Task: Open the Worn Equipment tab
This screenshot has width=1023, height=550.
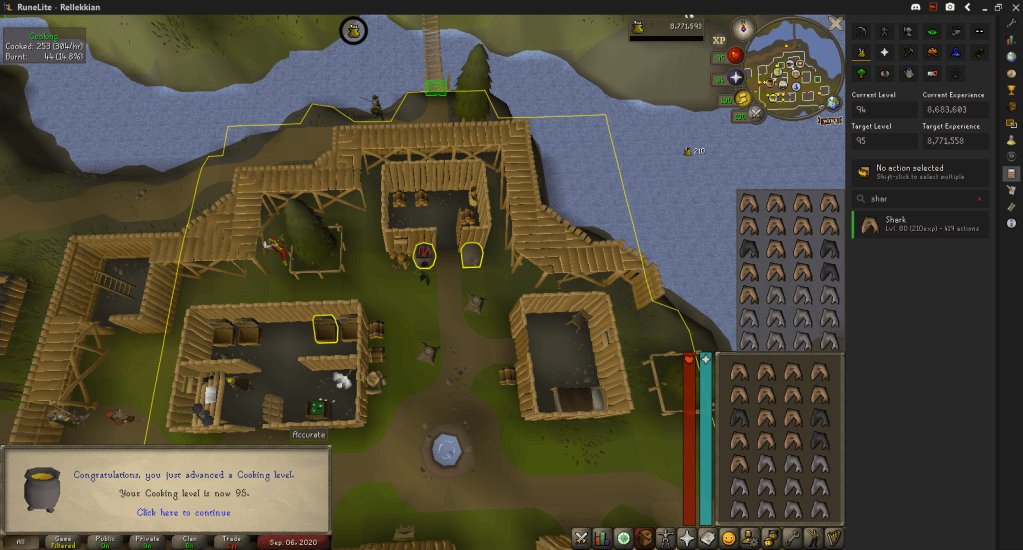Action: (x=663, y=537)
